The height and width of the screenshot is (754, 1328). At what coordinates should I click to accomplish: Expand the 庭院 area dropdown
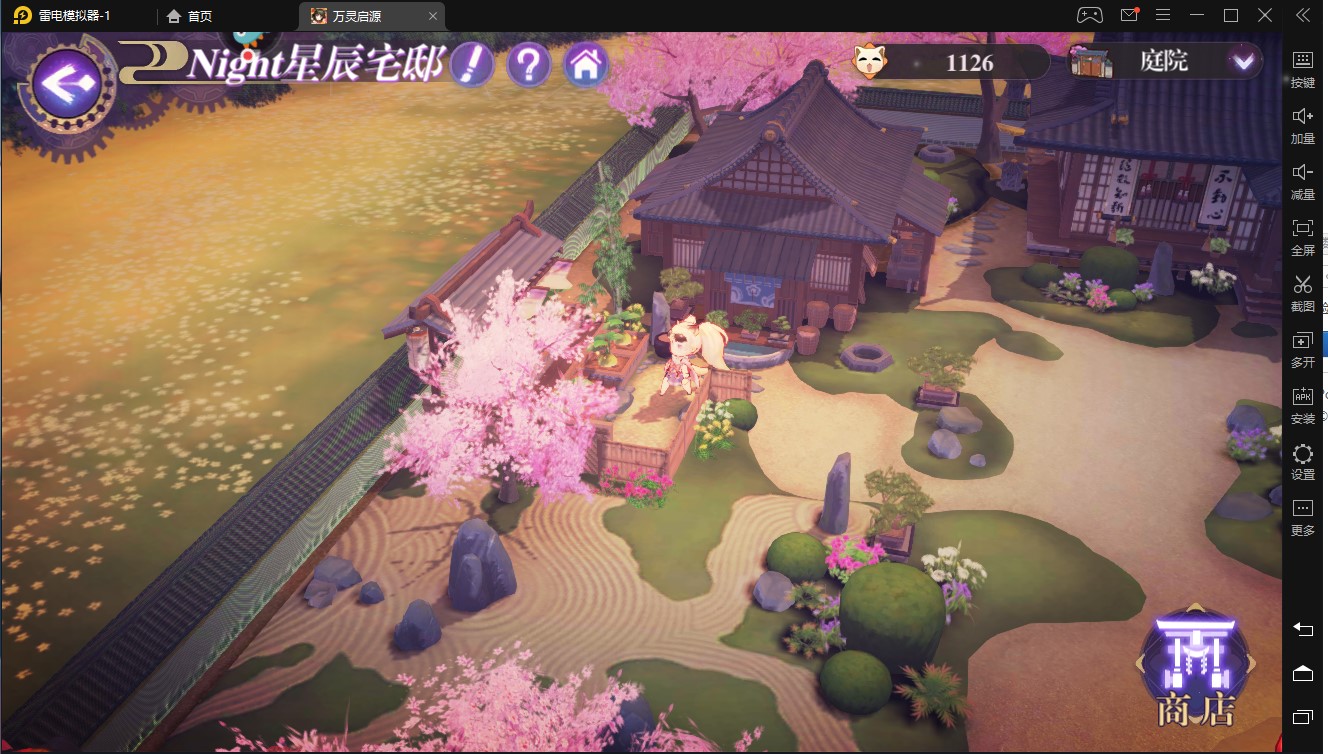pos(1243,62)
